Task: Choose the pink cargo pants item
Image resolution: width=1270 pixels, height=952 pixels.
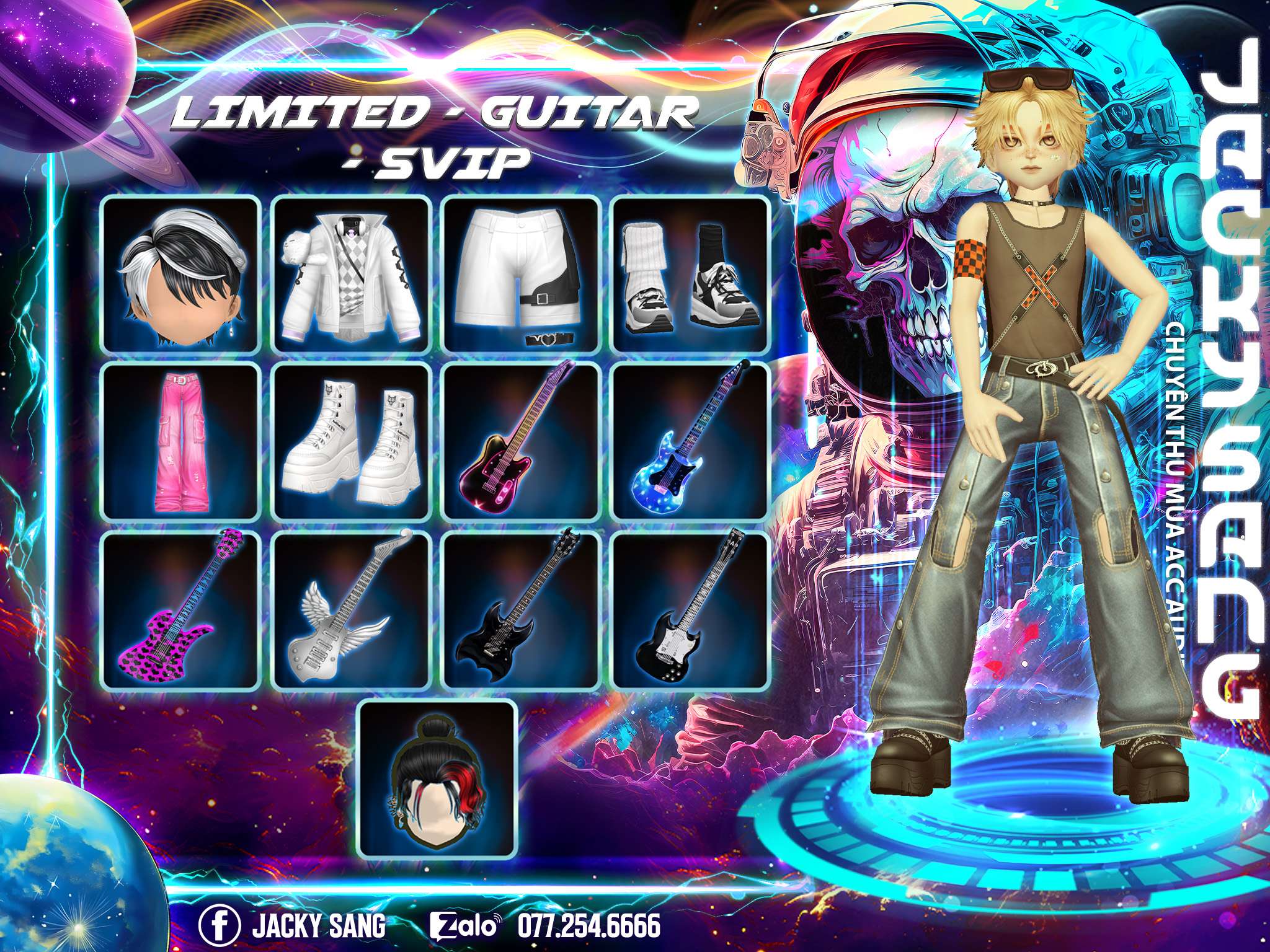Action: 180,442
